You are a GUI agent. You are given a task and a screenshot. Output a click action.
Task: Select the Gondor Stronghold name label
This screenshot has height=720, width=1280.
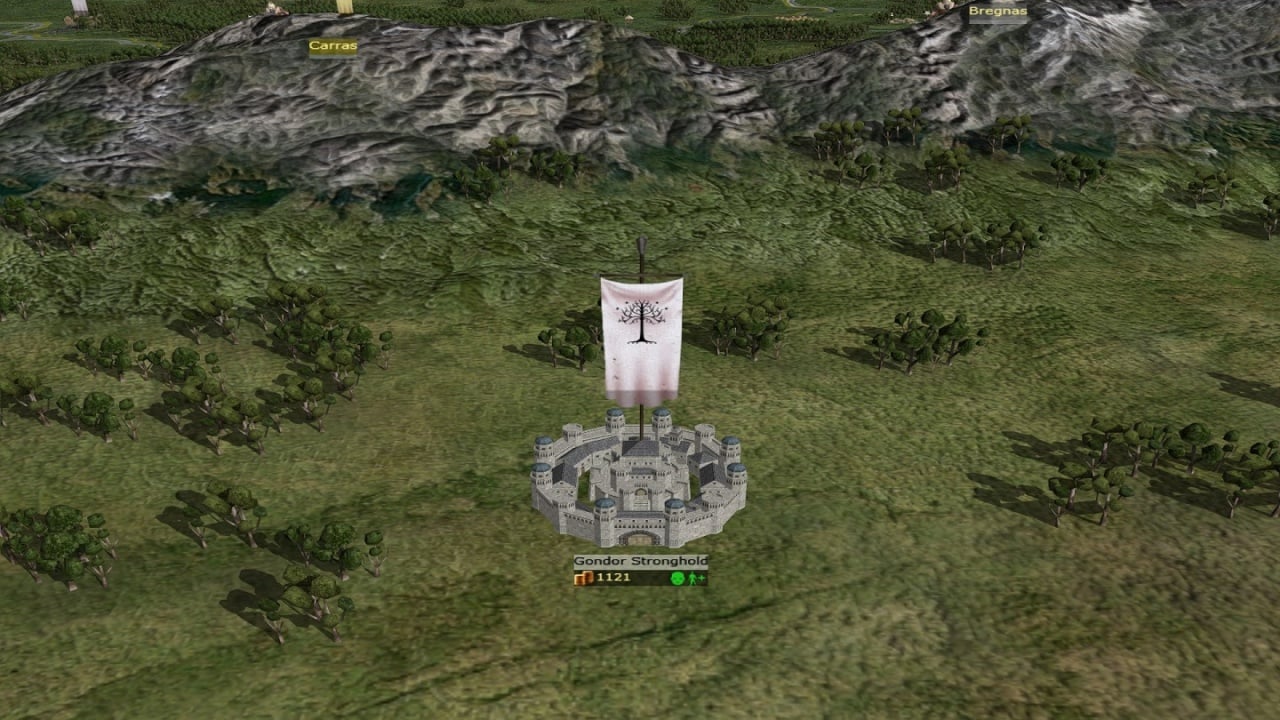point(640,562)
